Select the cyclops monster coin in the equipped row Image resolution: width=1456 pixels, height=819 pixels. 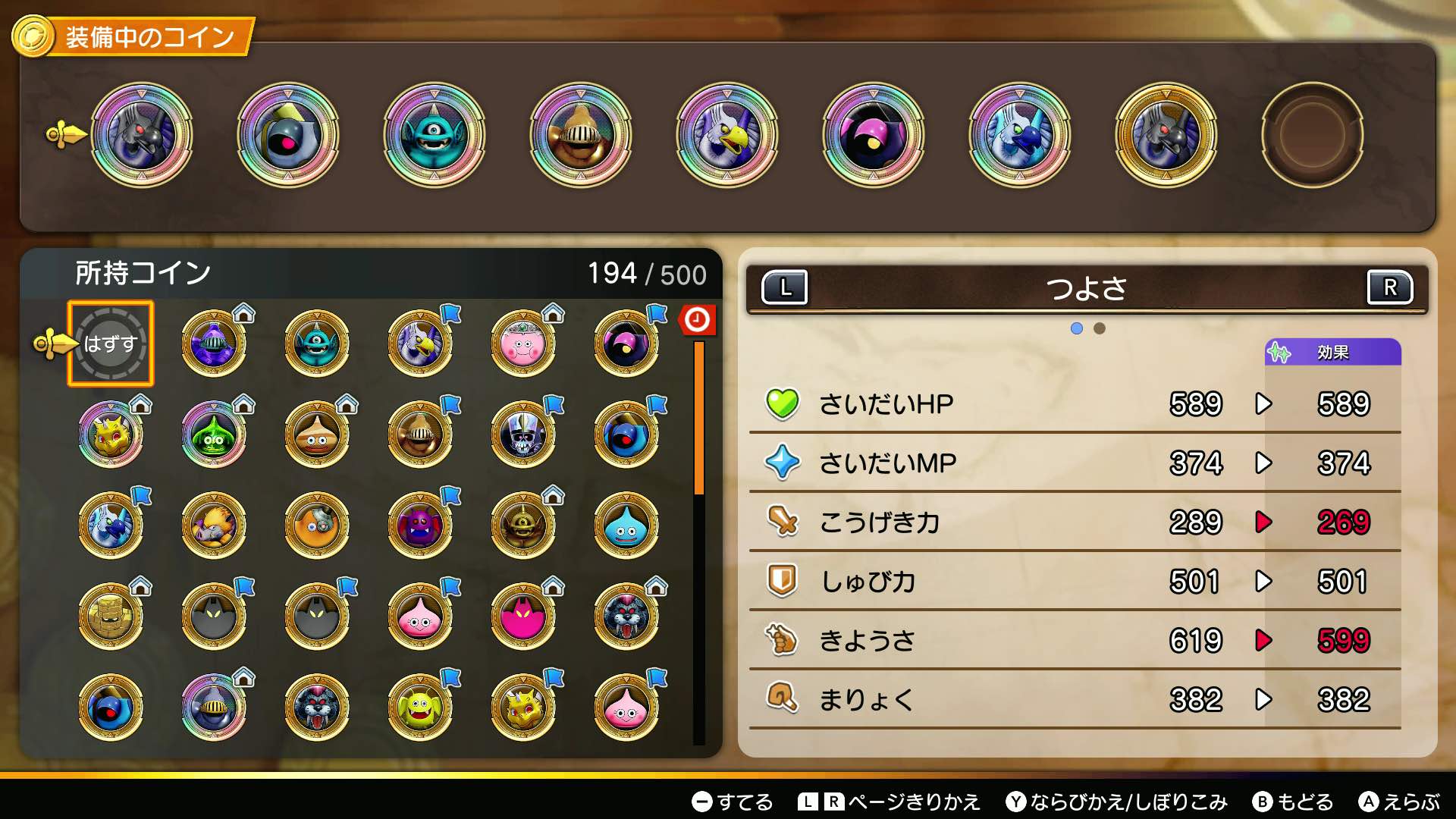tap(435, 136)
